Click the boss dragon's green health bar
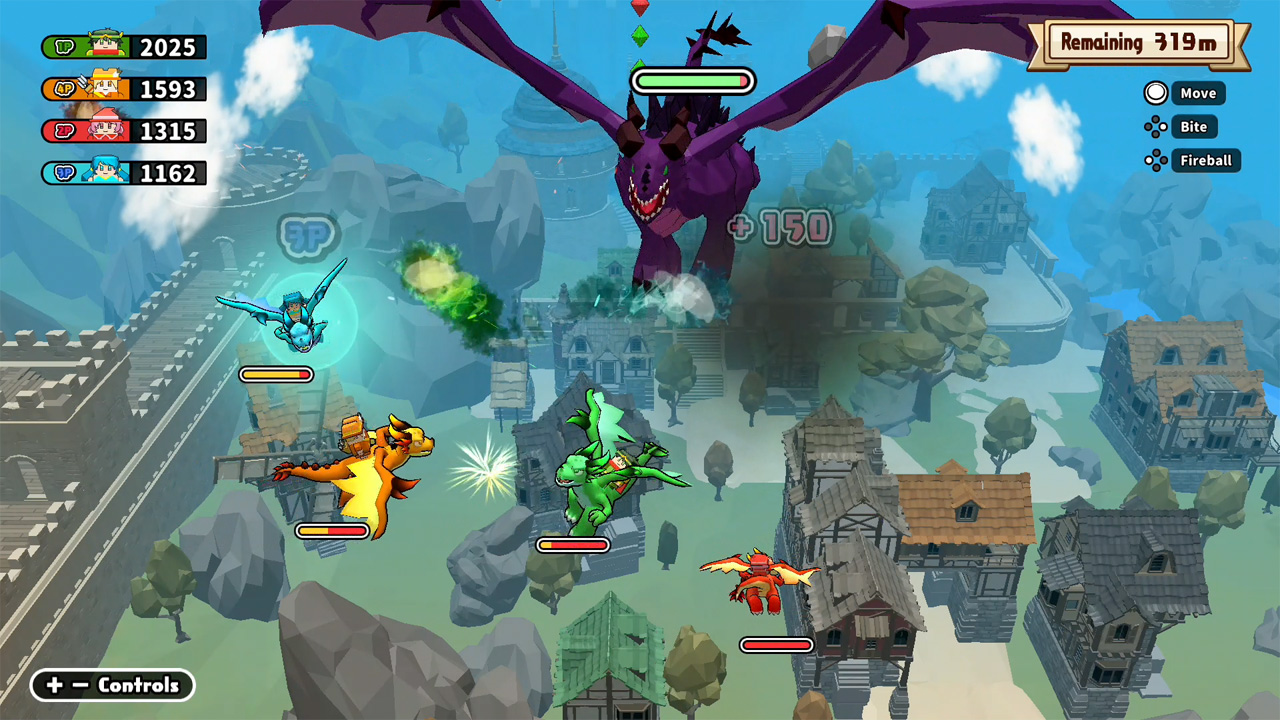This screenshot has width=1280, height=720. coord(692,81)
